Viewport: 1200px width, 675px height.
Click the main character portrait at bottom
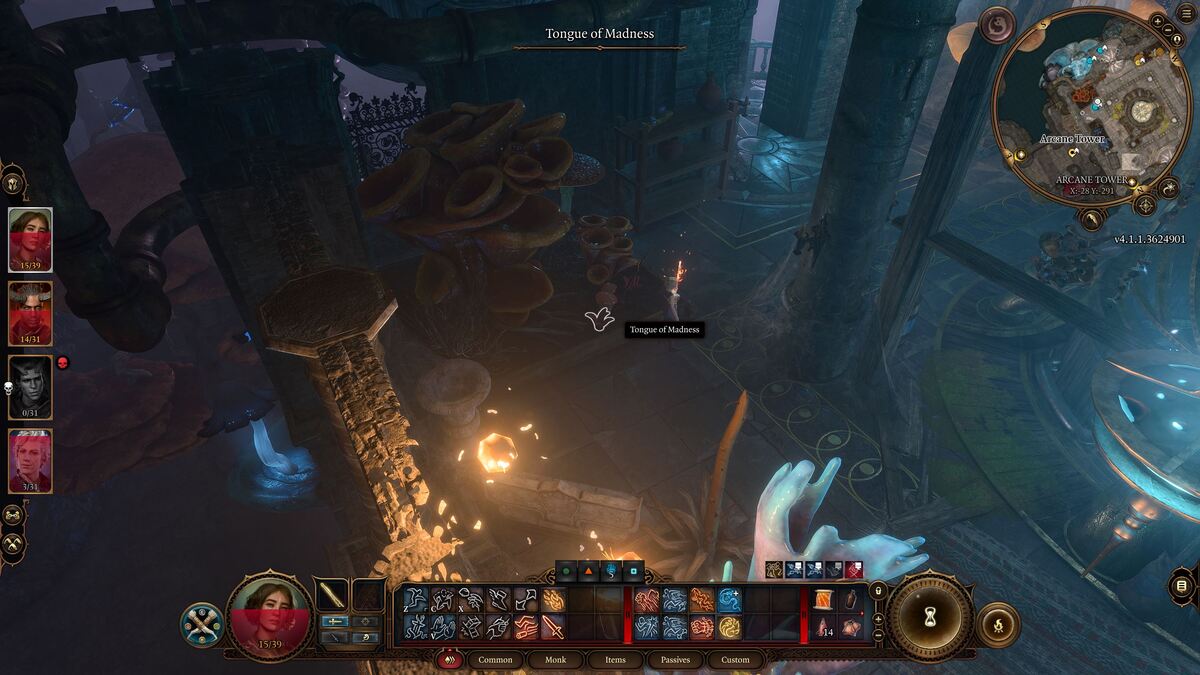(267, 617)
